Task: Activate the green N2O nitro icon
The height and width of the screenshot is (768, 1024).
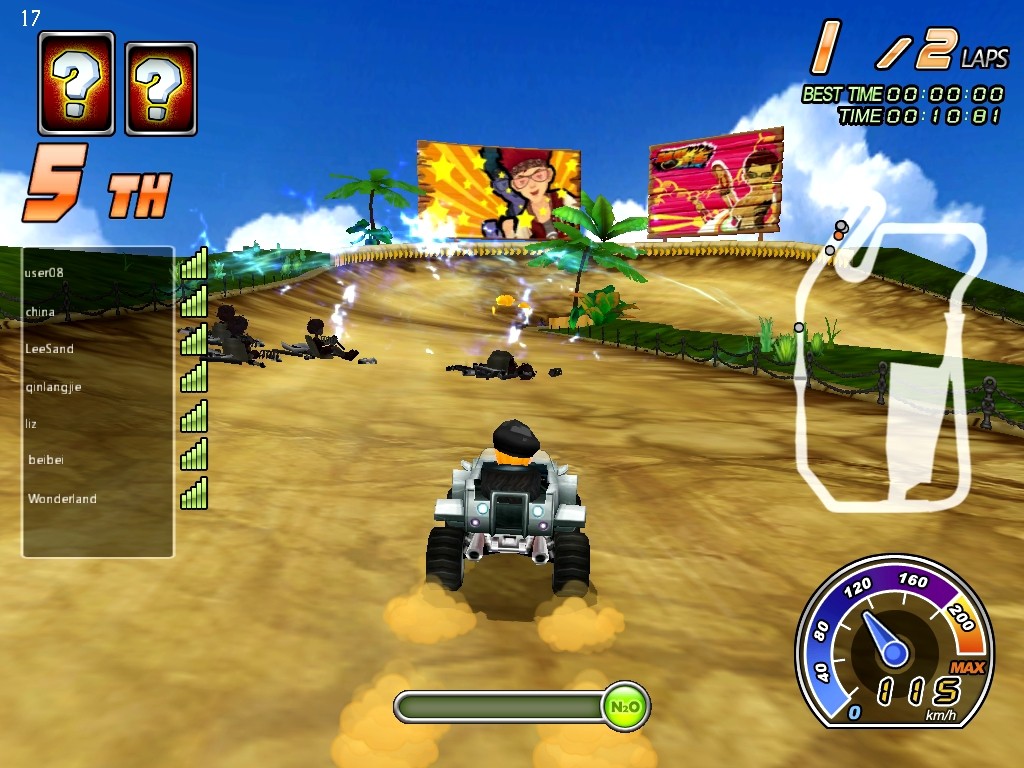Action: pos(625,707)
